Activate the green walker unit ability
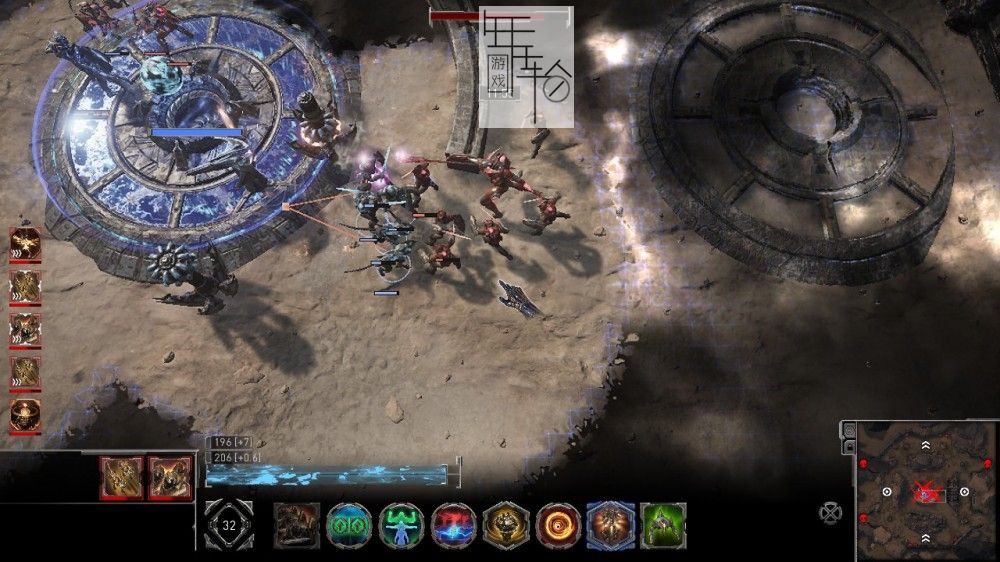The height and width of the screenshot is (562, 1000). pos(663,525)
